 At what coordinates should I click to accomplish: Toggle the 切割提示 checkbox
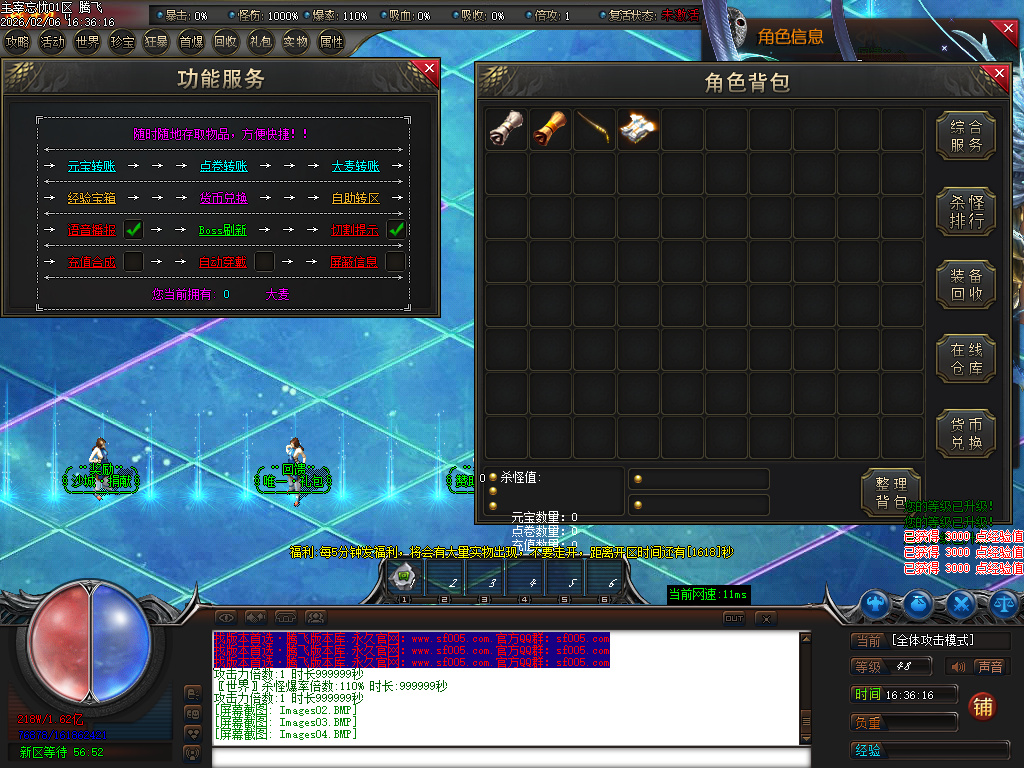point(396,229)
